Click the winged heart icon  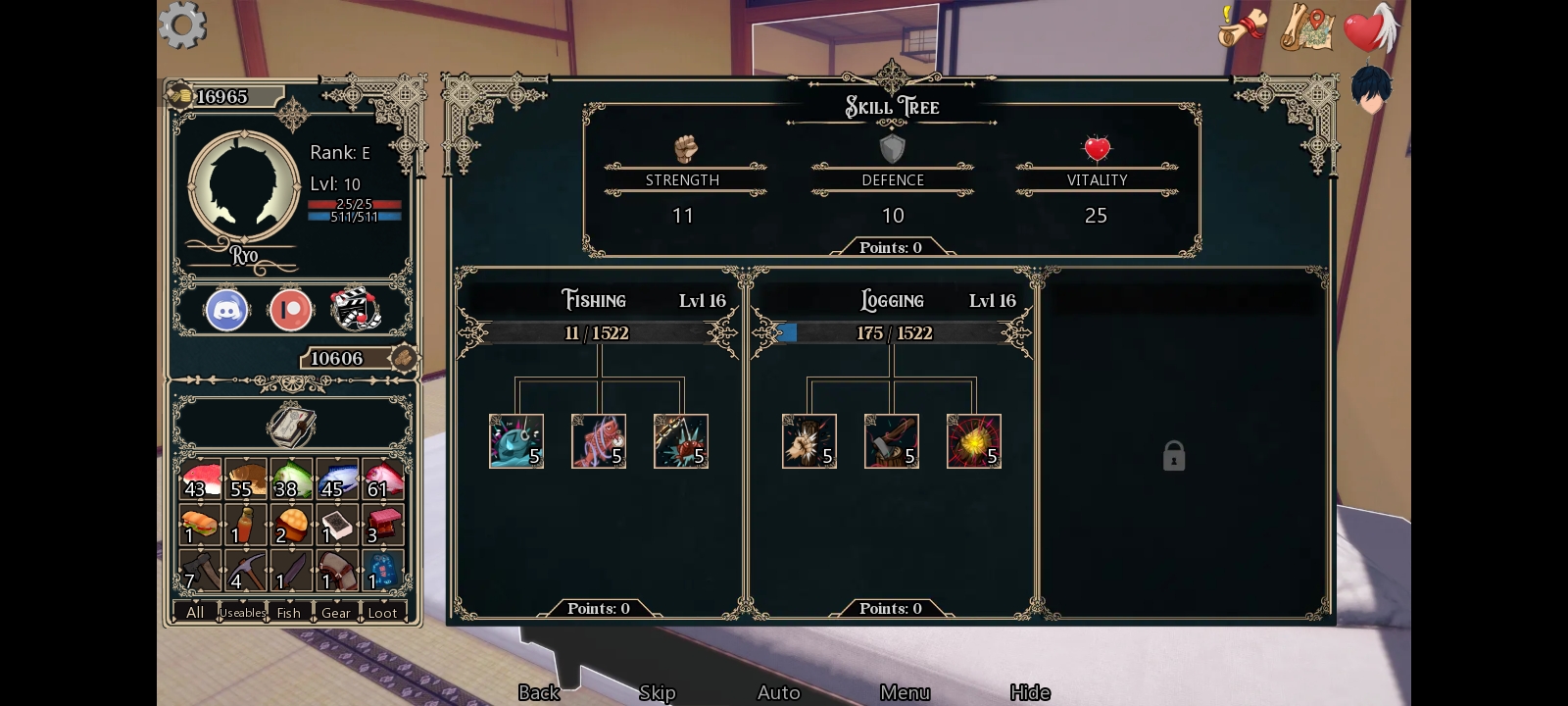coord(1370,27)
